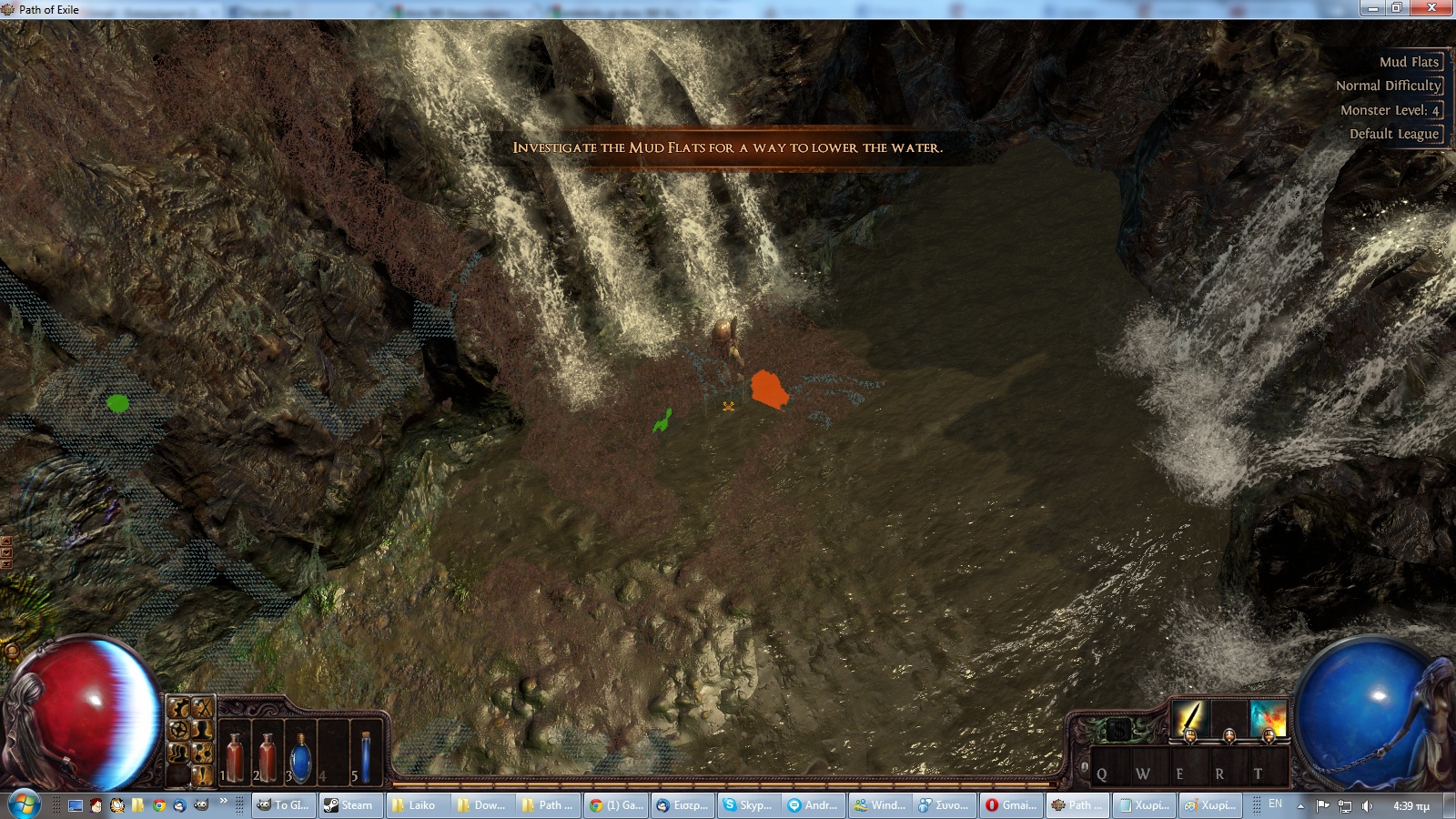Open skill selection orb under the elemental skill
The height and width of the screenshot is (819, 1456).
[1269, 735]
